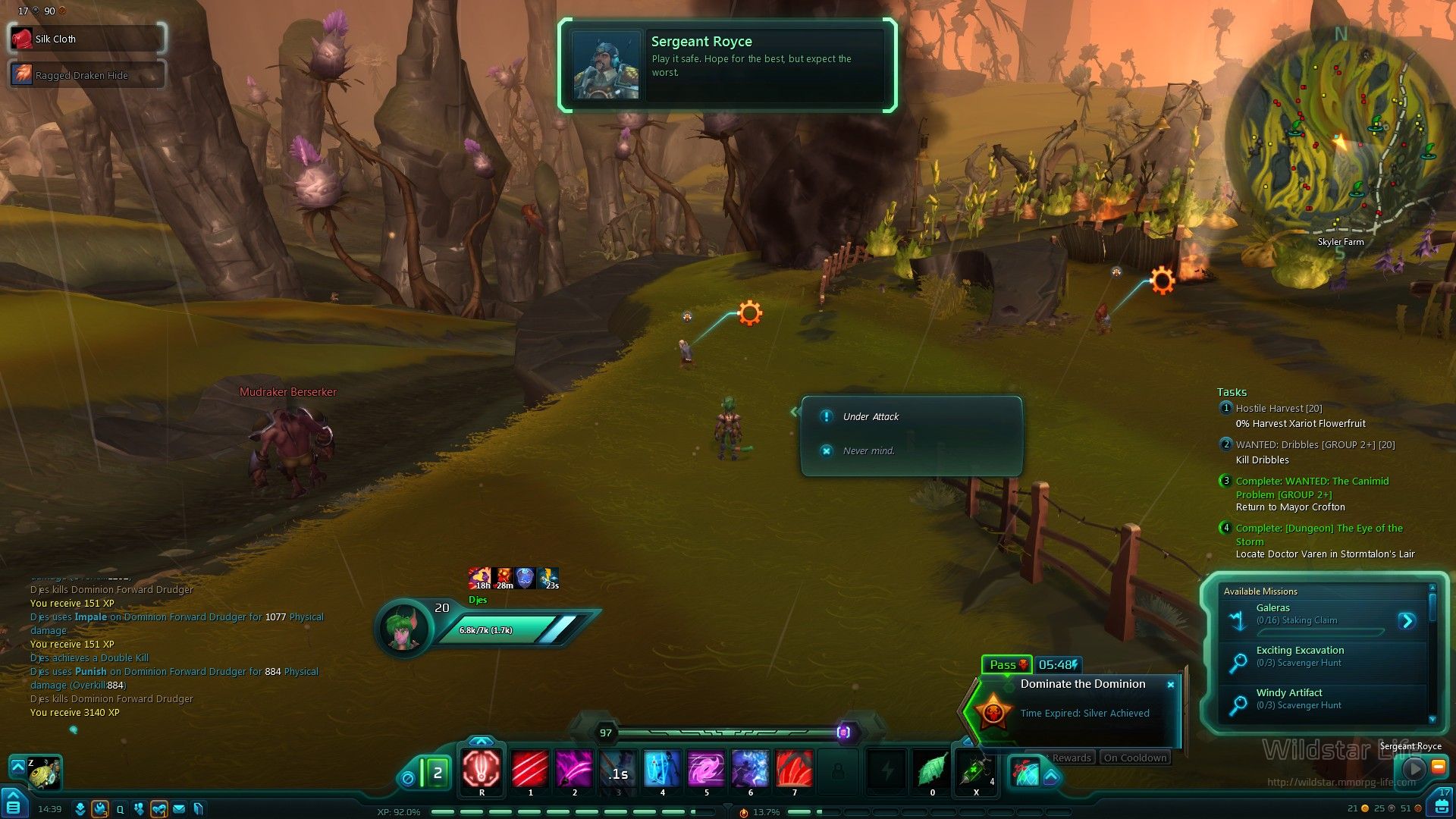Select the Hostile Harvest quest in tracker
This screenshot has height=819, width=1456.
(x=1279, y=409)
